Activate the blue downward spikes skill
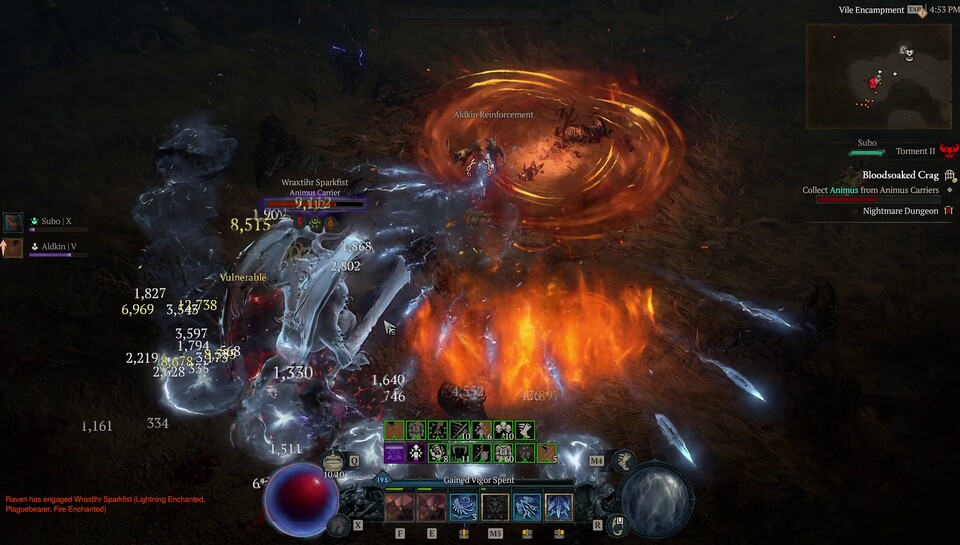 (559, 506)
